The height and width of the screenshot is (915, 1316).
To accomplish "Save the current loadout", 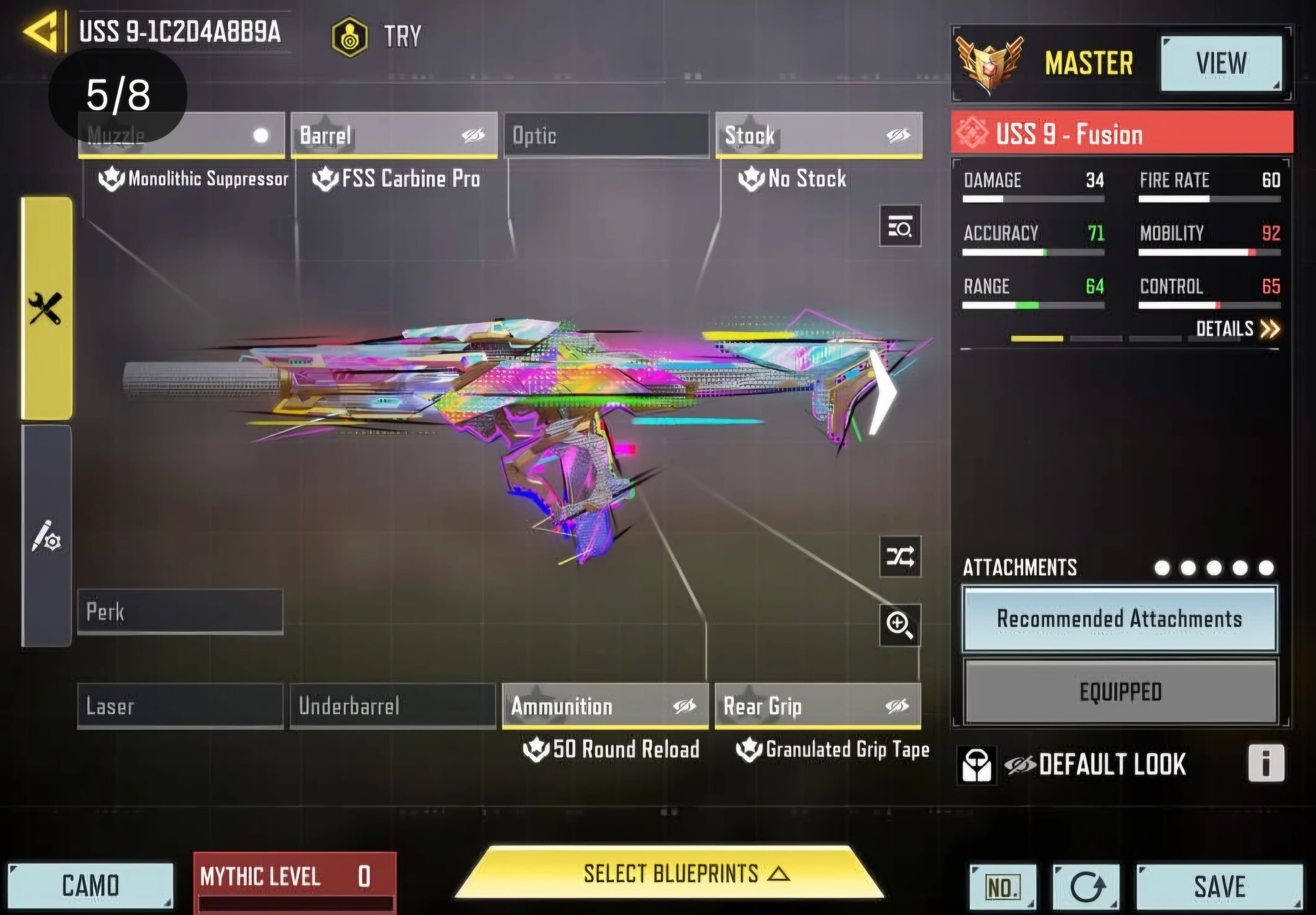I will tap(1219, 886).
